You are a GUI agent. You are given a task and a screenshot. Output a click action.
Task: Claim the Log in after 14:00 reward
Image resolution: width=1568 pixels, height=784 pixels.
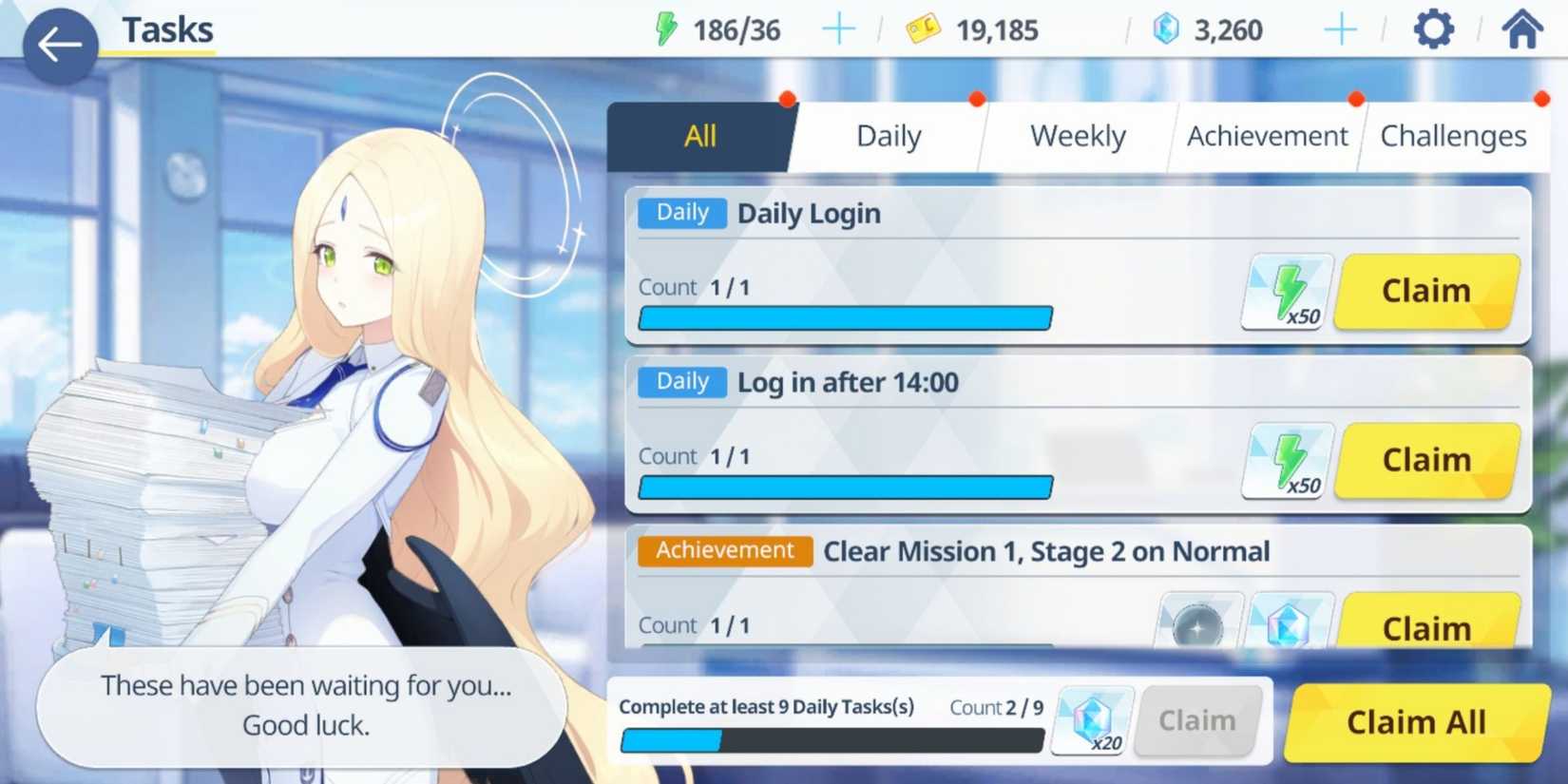[x=1425, y=460]
